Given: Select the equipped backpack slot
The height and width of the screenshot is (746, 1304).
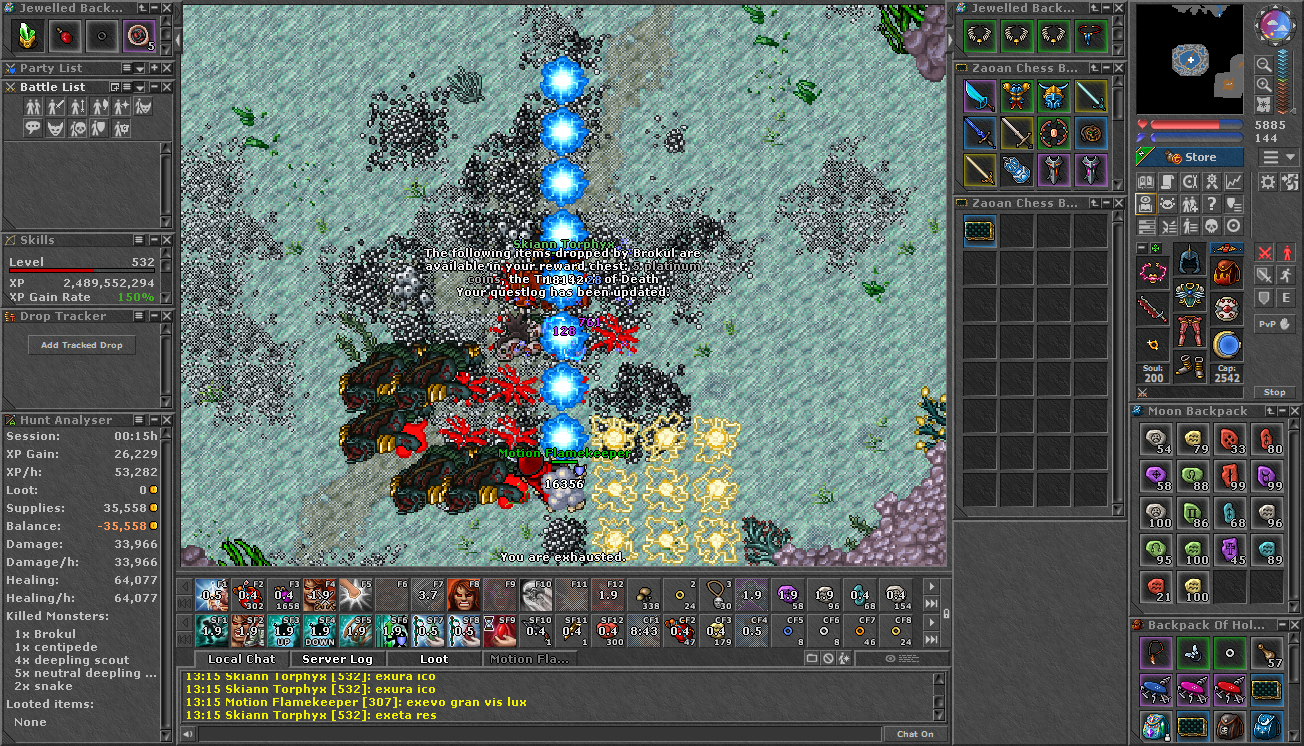Looking at the screenshot, I should (x=1226, y=271).
